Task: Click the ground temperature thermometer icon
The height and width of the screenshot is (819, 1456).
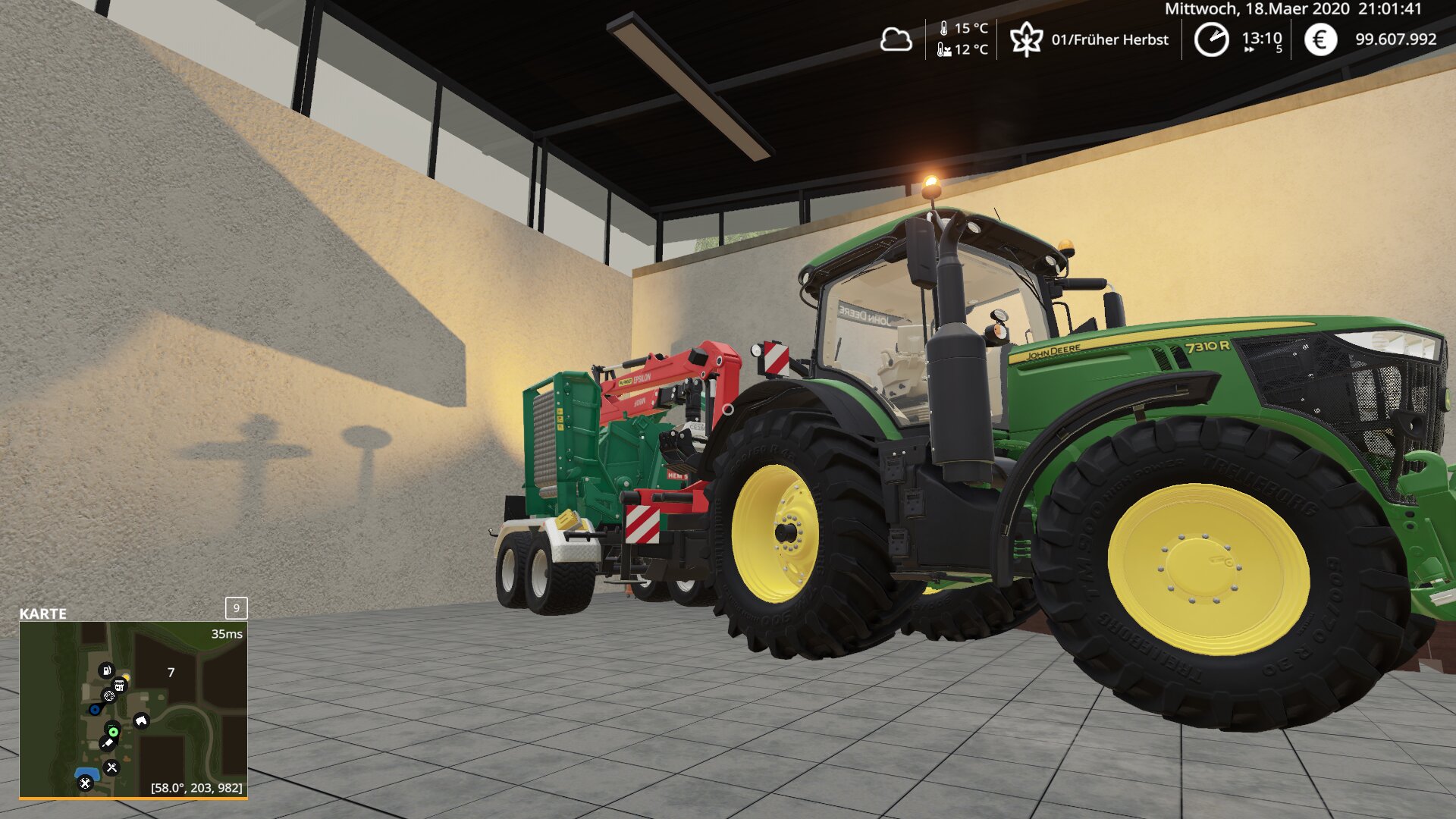Action: [x=943, y=49]
